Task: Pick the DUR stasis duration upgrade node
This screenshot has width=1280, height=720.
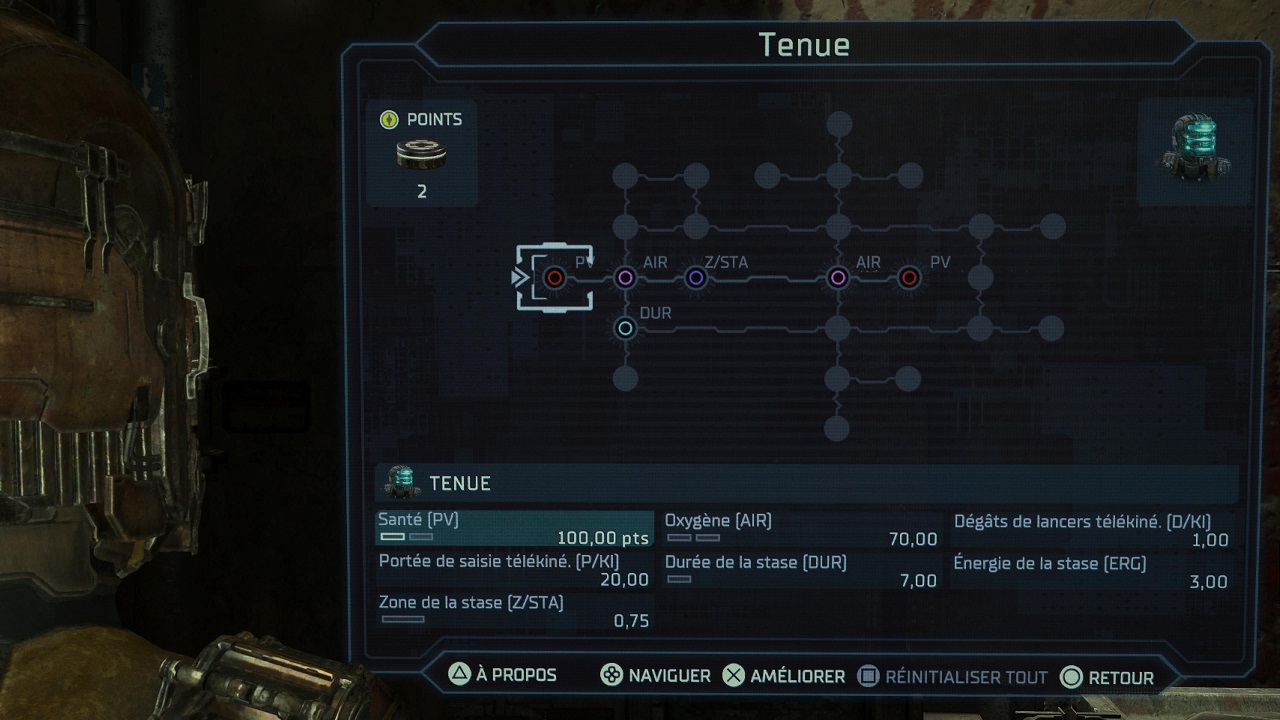Action: 625,328
